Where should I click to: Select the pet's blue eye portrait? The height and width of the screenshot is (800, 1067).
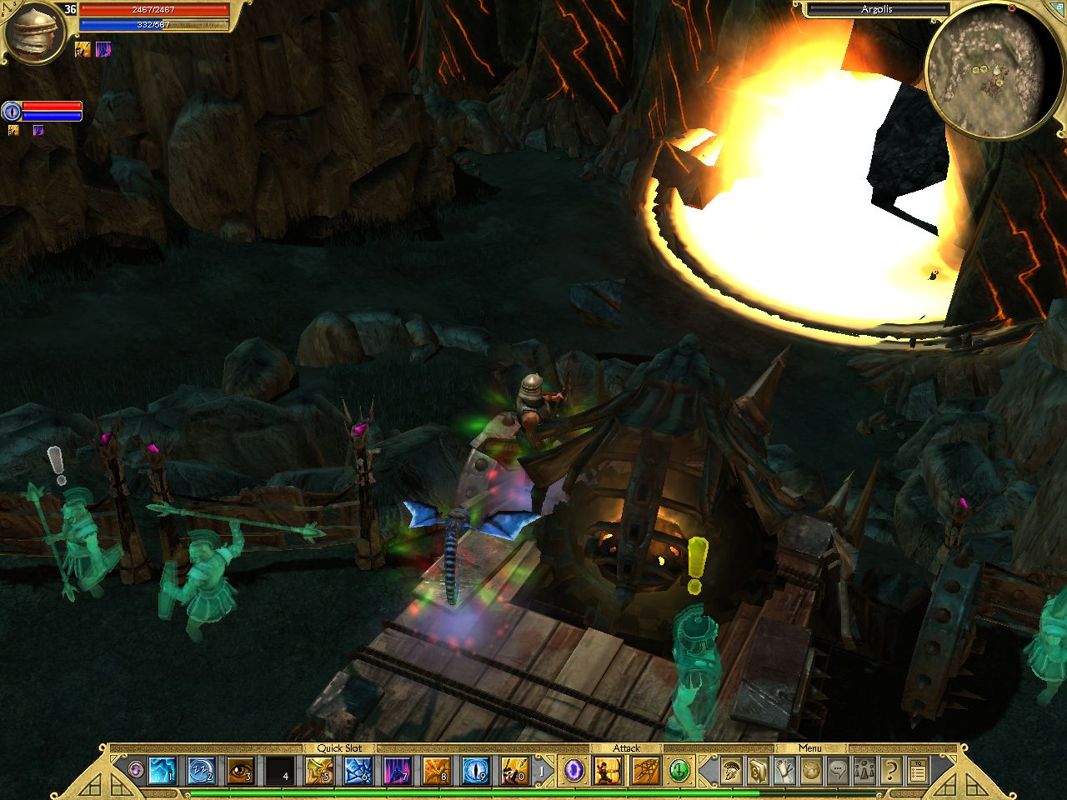(12, 110)
